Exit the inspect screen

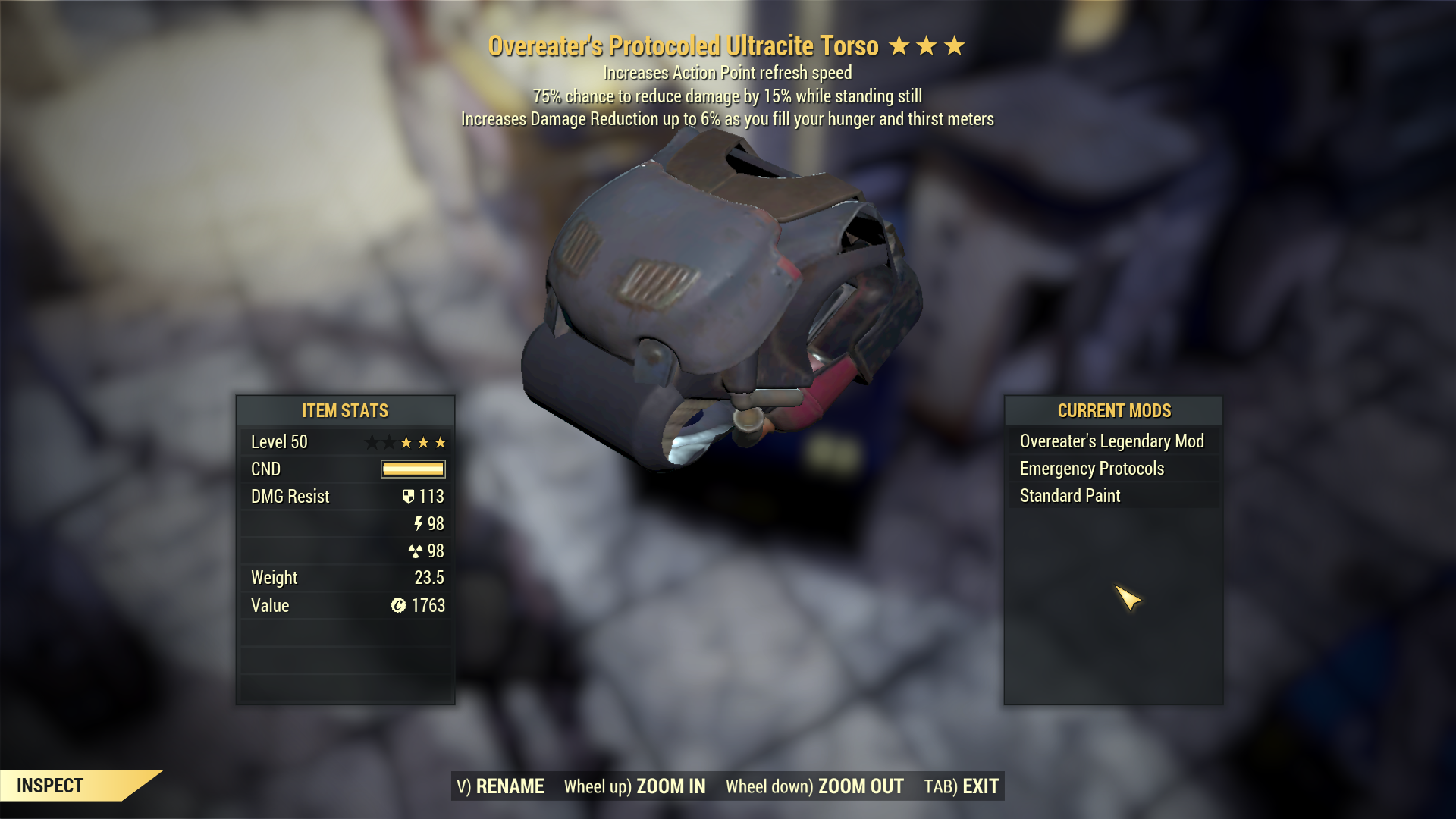point(961,786)
